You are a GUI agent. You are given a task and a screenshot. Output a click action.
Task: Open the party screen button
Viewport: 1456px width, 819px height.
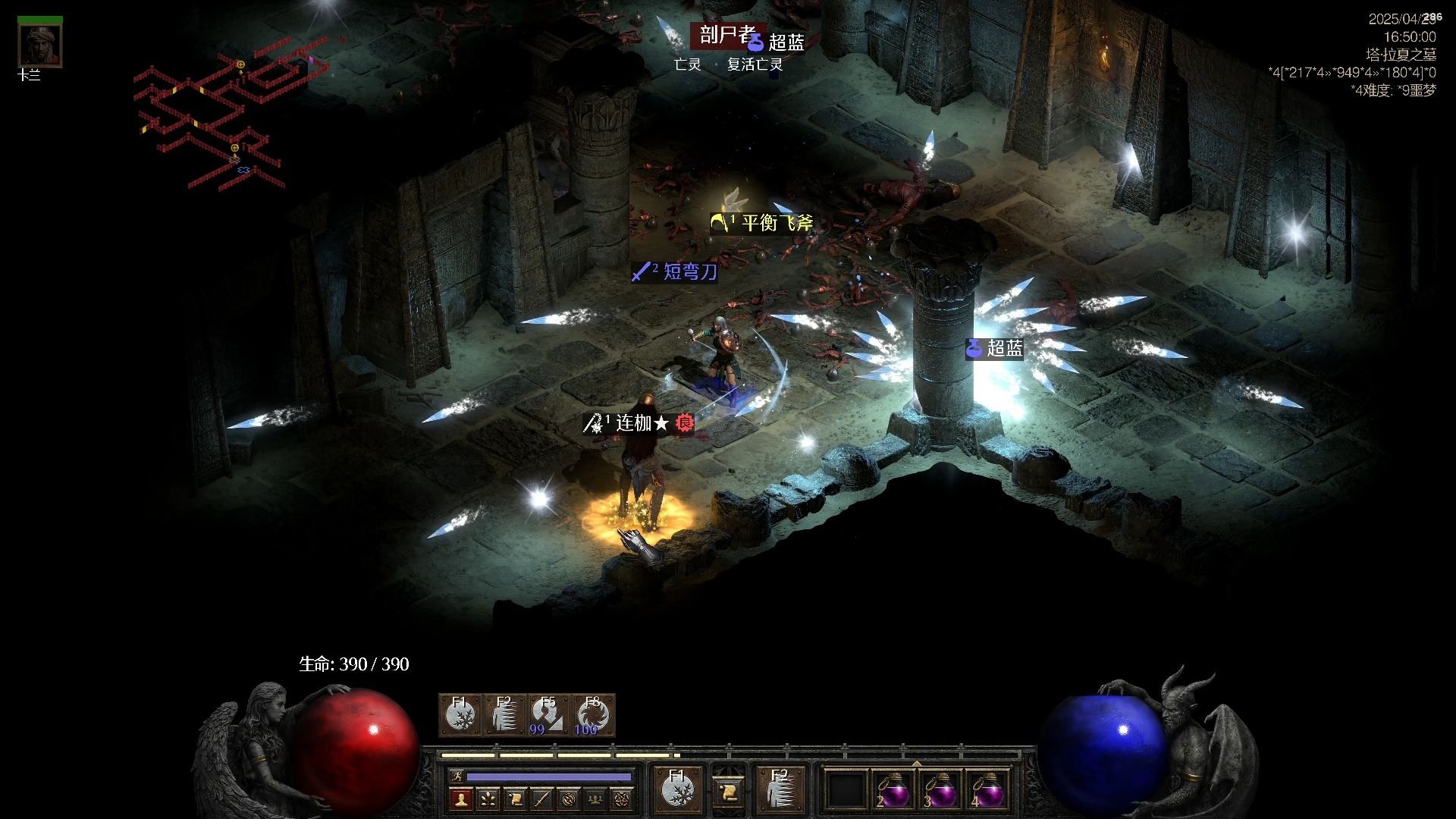595,799
